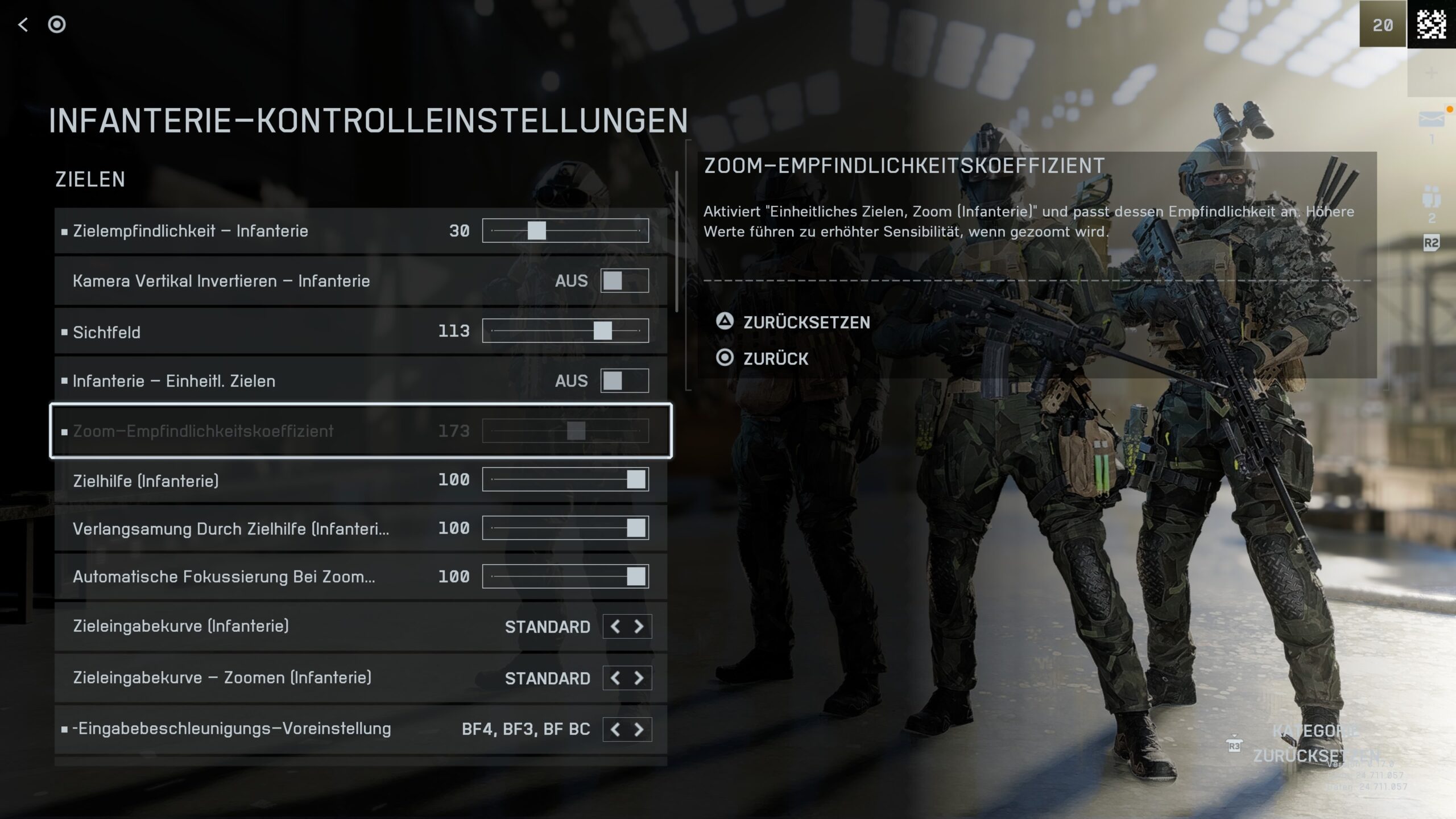1456x819 pixels.
Task: Open the mail envelope notifications
Action: [x=1431, y=120]
